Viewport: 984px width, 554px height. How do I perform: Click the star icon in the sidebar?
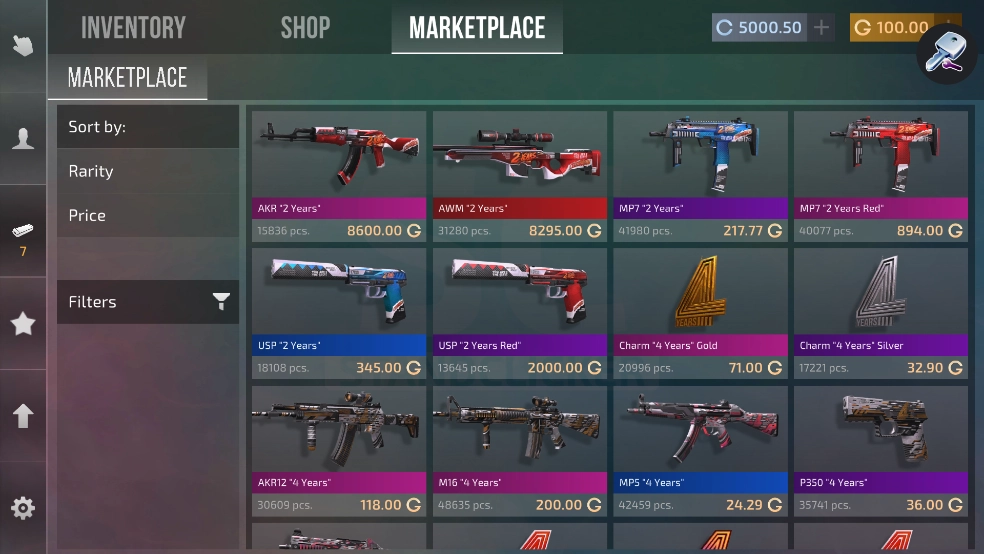23,323
